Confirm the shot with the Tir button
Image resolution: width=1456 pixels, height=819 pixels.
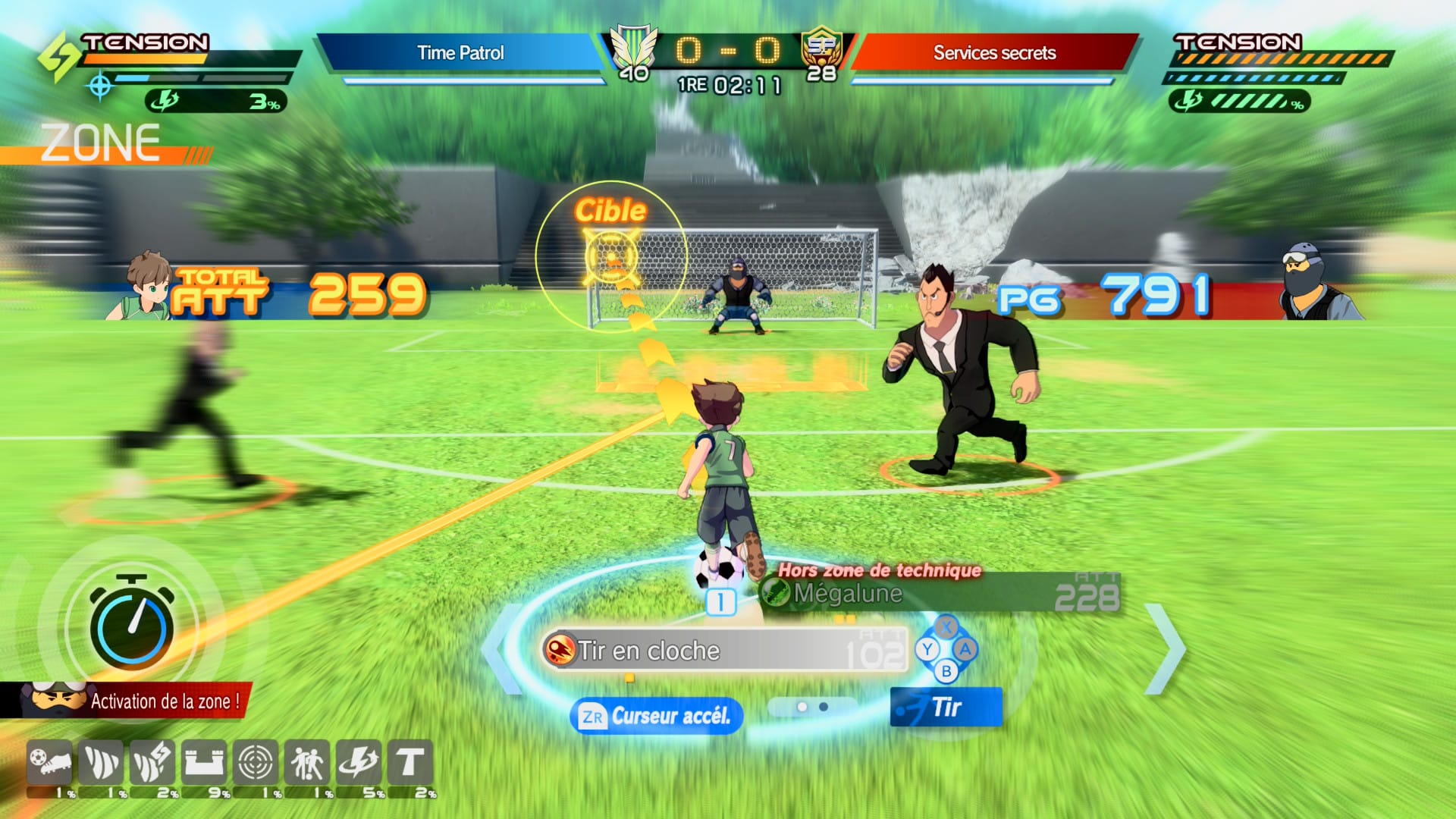(x=946, y=707)
